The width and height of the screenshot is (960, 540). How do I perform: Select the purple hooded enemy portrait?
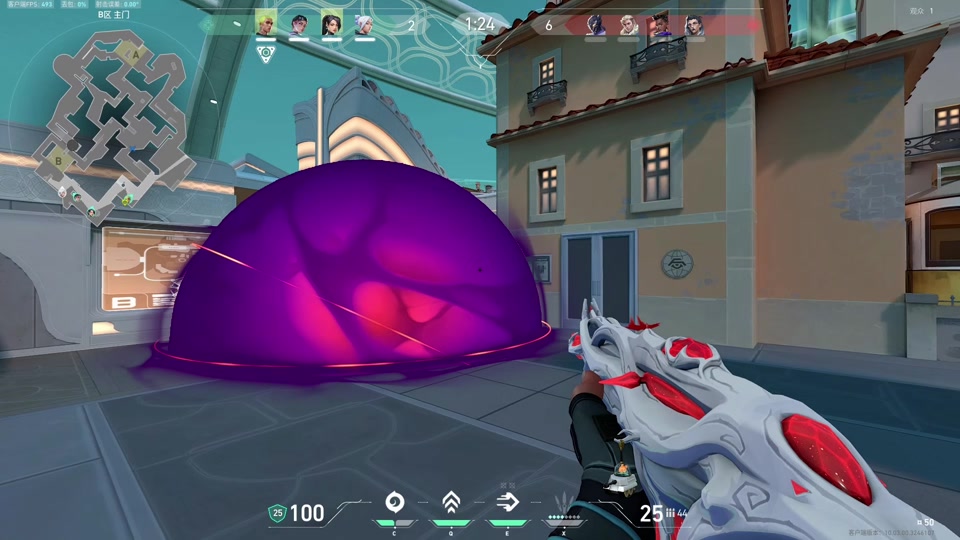tap(595, 25)
